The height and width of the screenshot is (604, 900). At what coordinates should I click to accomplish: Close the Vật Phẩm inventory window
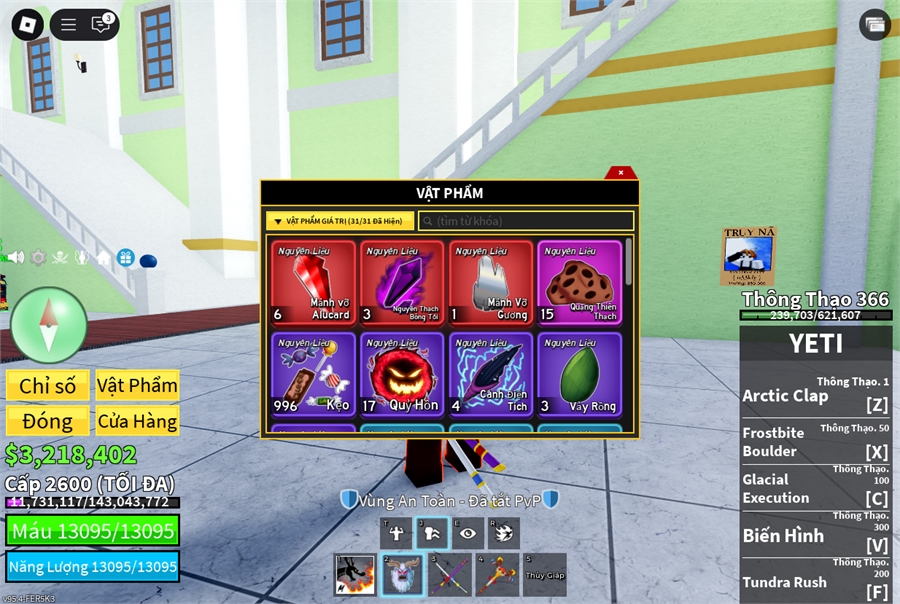pos(621,172)
